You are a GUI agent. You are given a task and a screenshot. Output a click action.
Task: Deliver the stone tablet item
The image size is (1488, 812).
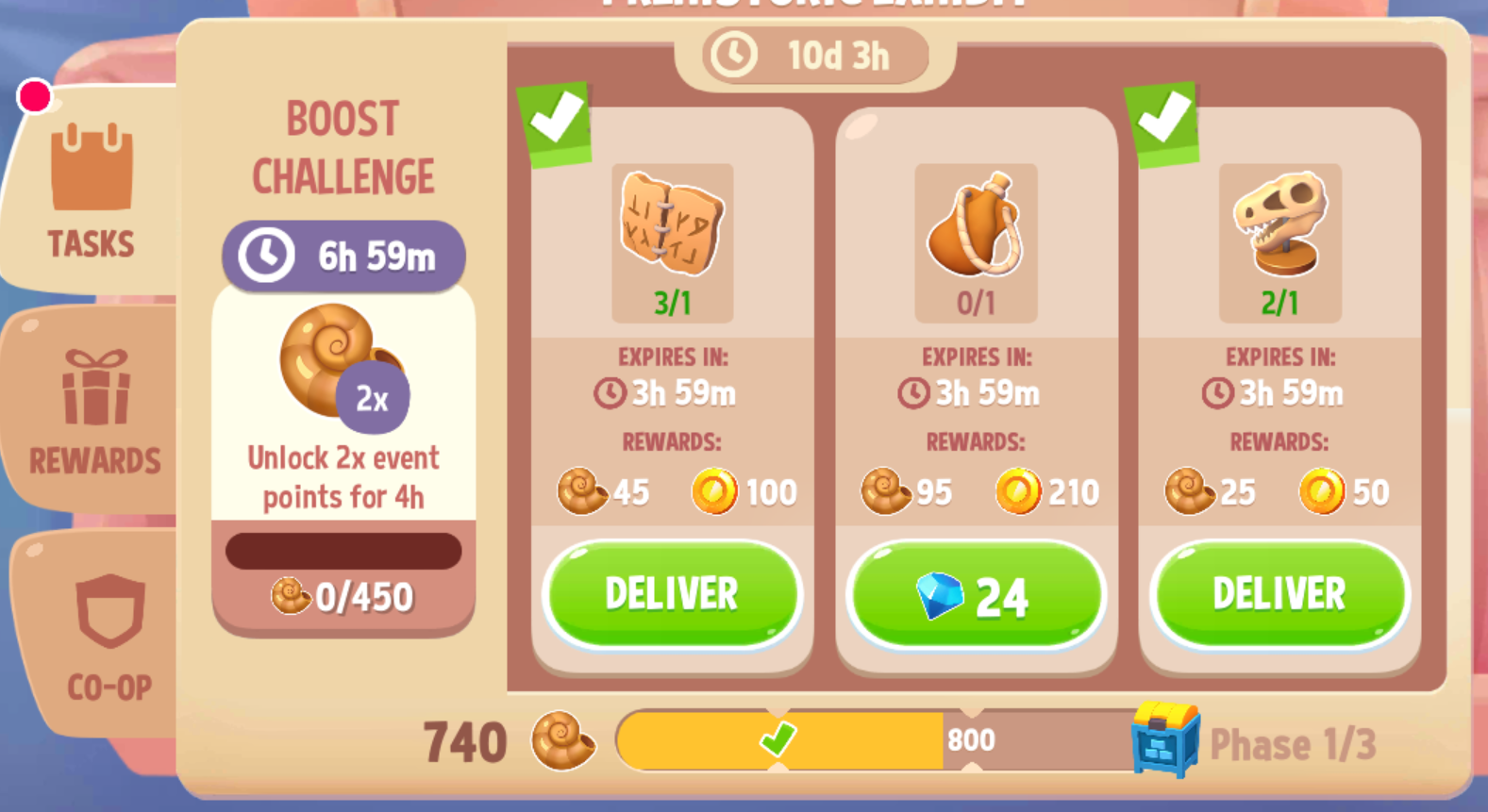coord(671,593)
